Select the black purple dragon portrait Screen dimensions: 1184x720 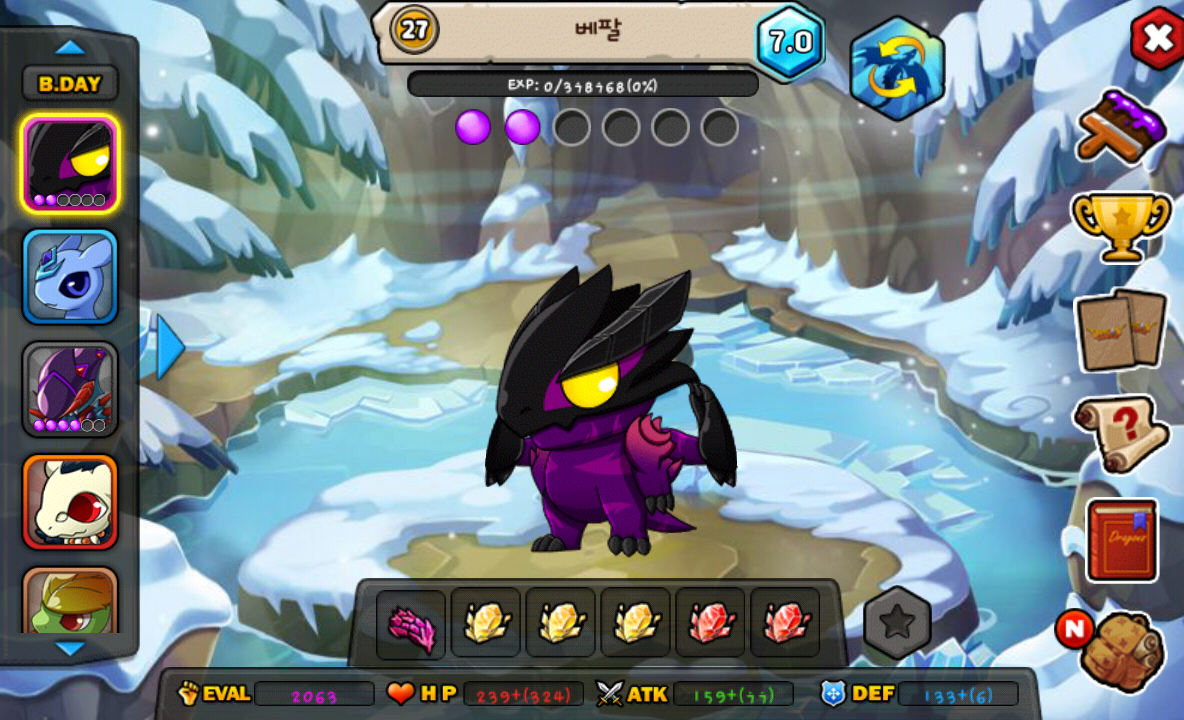(70, 164)
